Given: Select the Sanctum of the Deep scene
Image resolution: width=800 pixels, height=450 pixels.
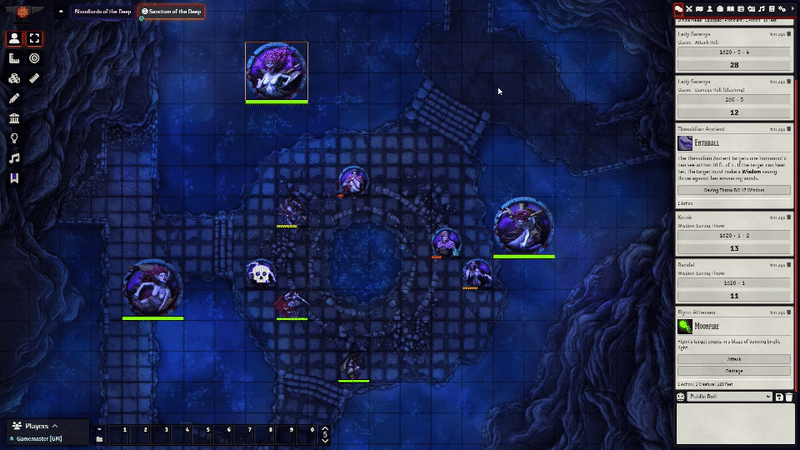Looking at the screenshot, I should (x=172, y=11).
